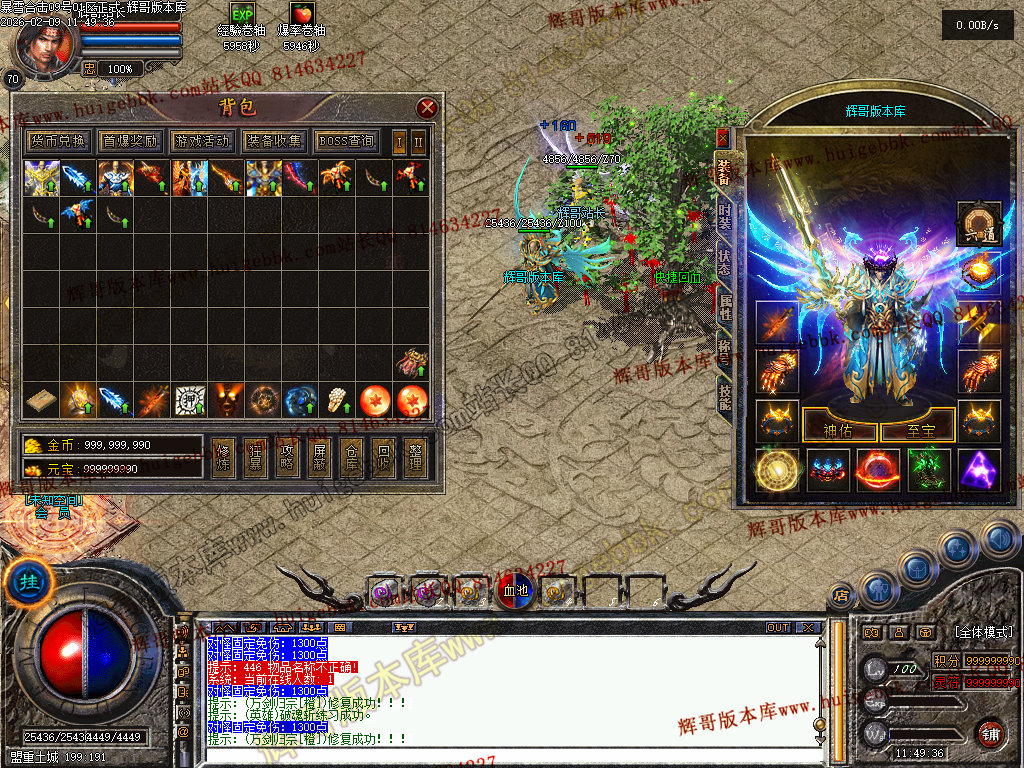The width and height of the screenshot is (1024, 768).
Task: Switch to the 属性 attributes tab
Action: coord(724,307)
